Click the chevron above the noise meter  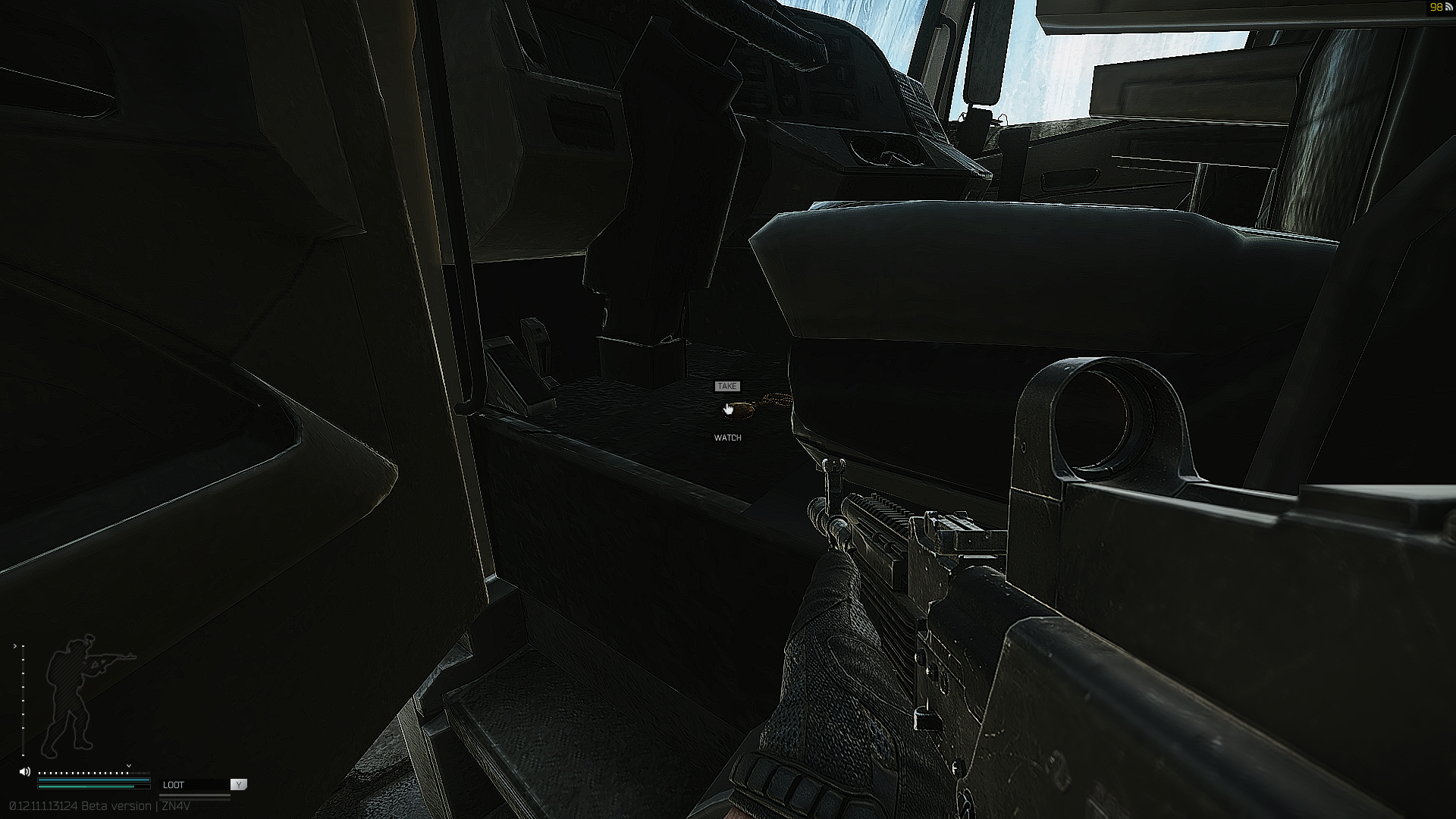129,765
